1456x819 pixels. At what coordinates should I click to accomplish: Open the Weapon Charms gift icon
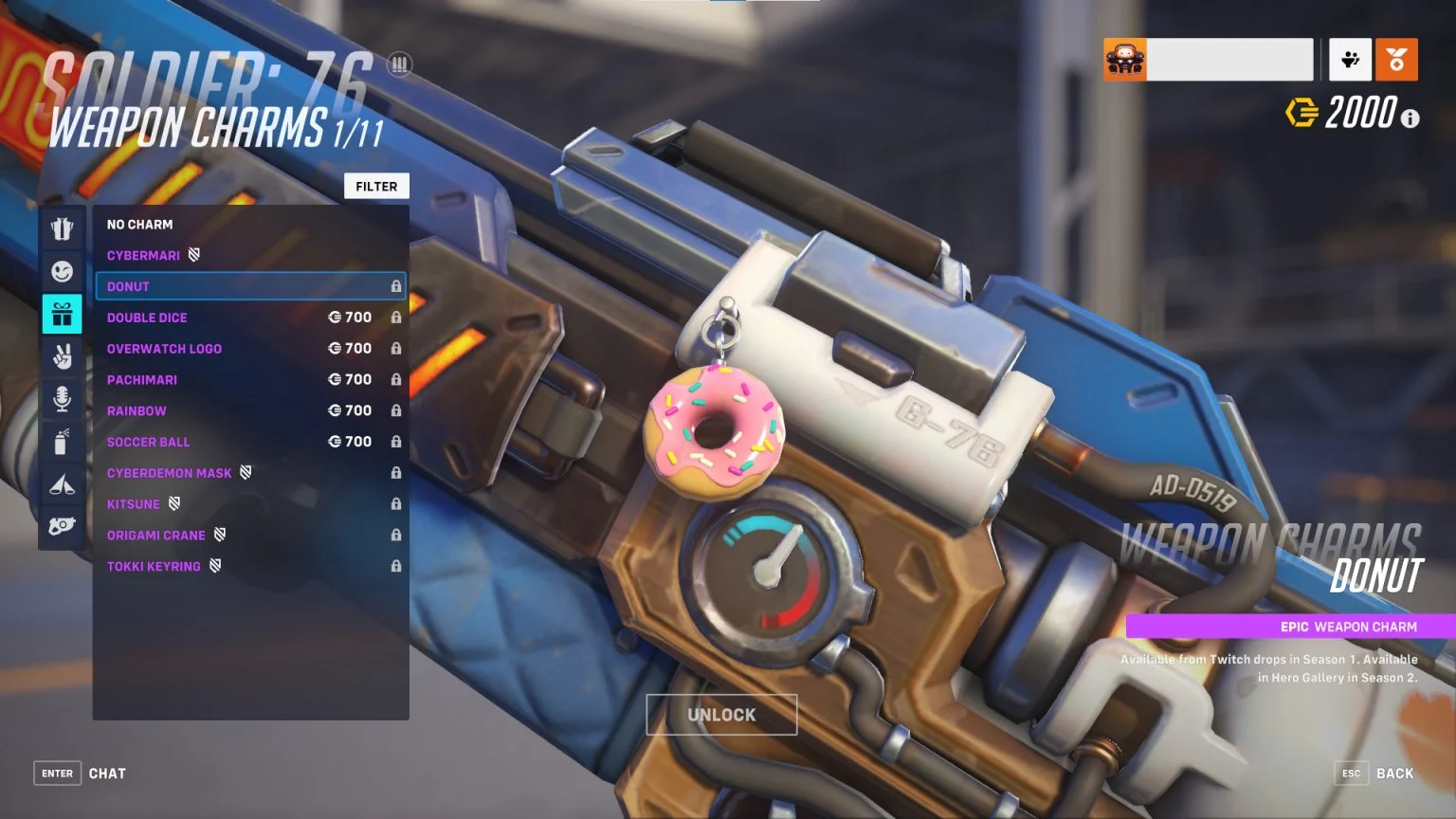coord(62,314)
